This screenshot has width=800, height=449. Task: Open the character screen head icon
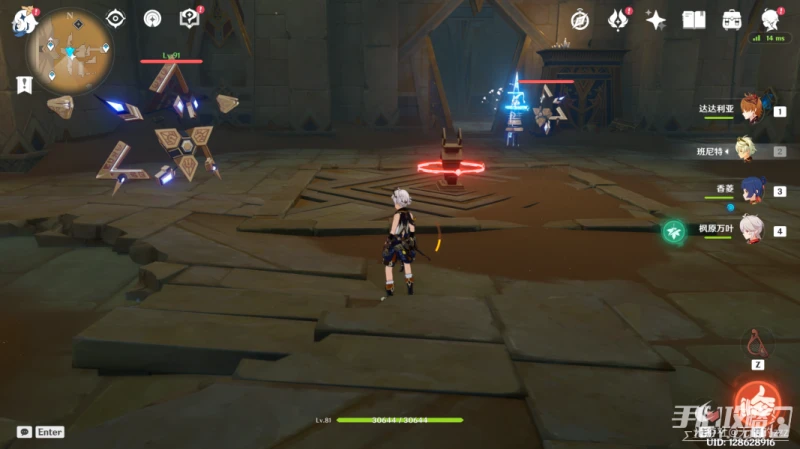(770, 19)
